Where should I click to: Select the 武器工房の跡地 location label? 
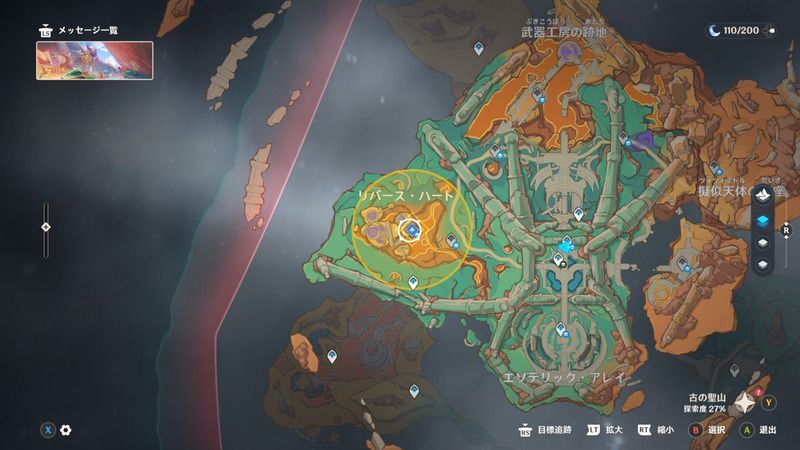[564, 32]
